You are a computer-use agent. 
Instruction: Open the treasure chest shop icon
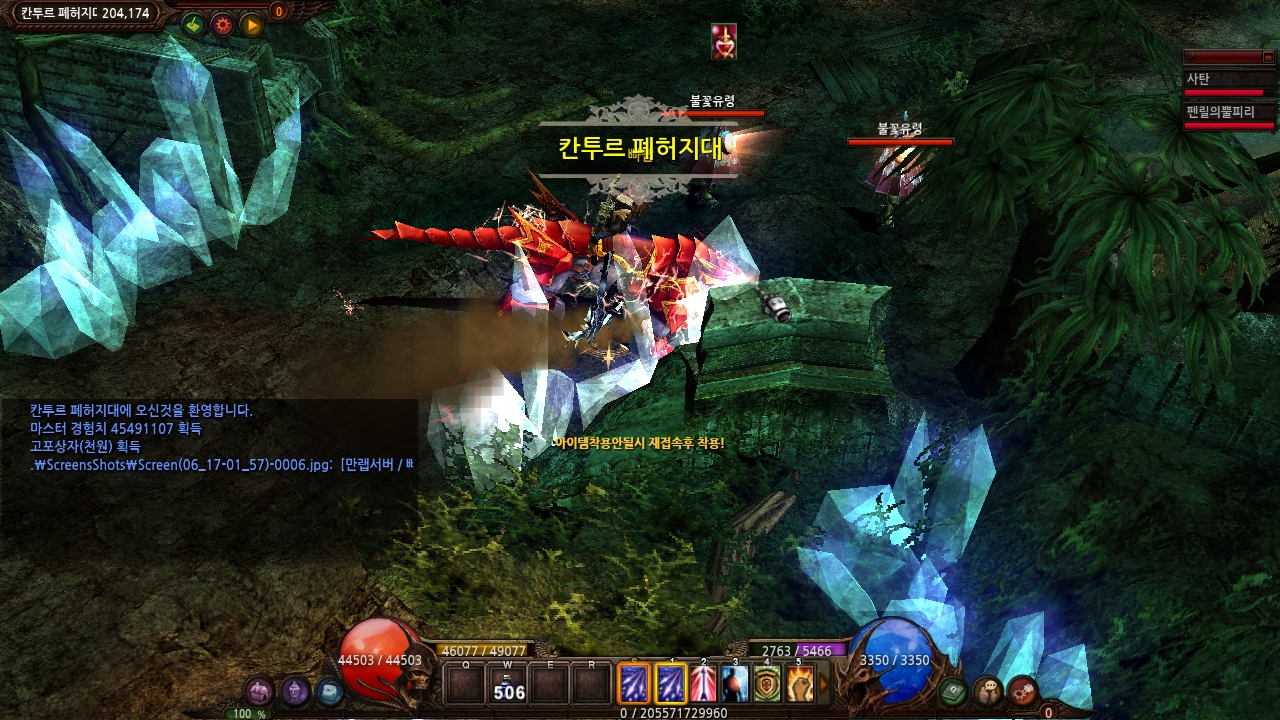click(x=260, y=690)
